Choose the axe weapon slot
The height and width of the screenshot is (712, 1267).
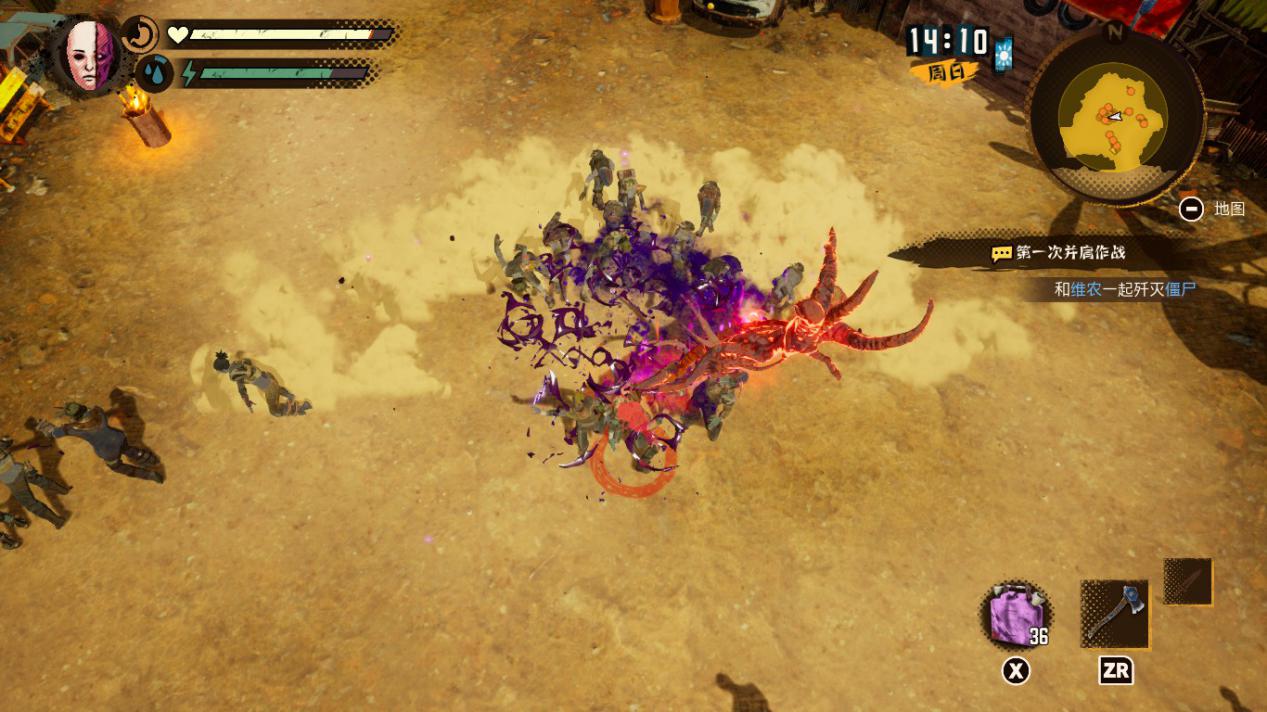click(1114, 614)
